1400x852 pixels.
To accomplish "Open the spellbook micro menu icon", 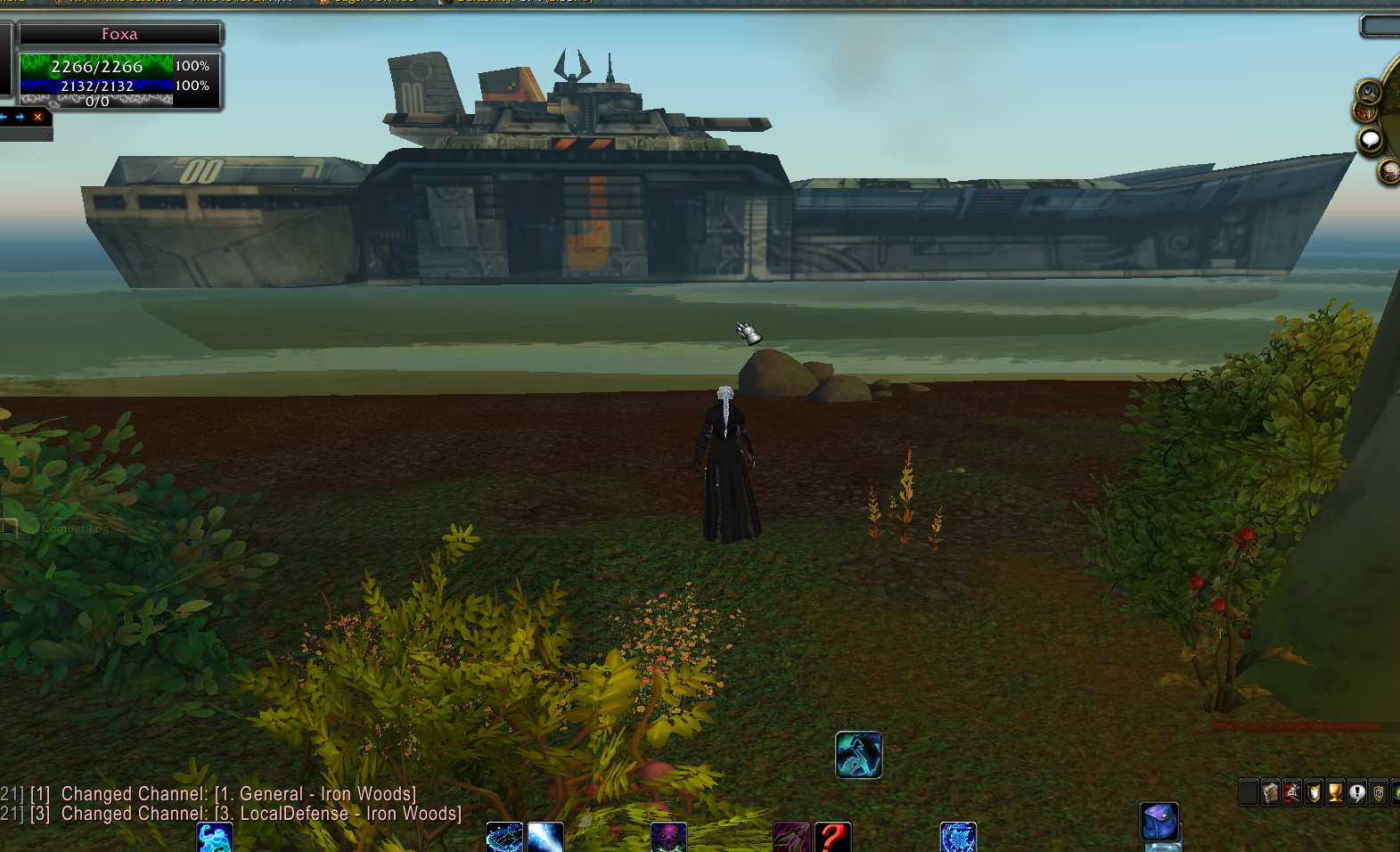I will point(1271,791).
